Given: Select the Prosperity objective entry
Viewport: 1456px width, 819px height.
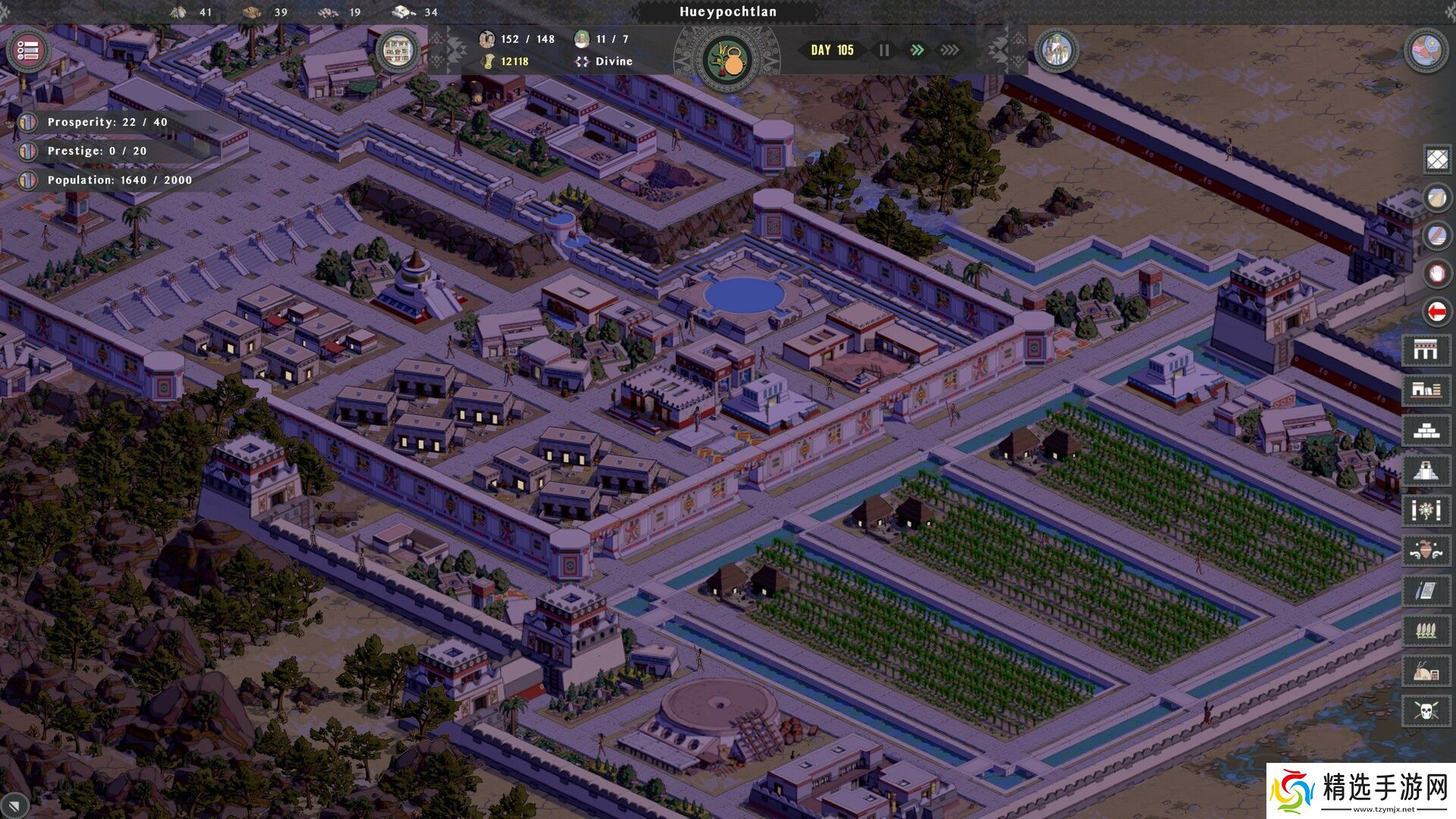Looking at the screenshot, I should tap(106, 122).
